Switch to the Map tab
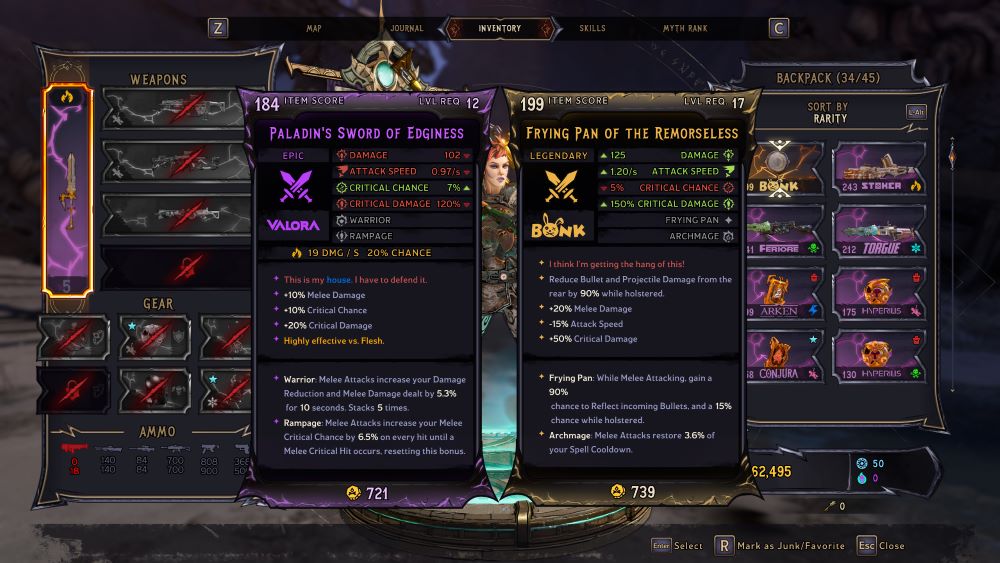The height and width of the screenshot is (563, 1000). click(313, 28)
